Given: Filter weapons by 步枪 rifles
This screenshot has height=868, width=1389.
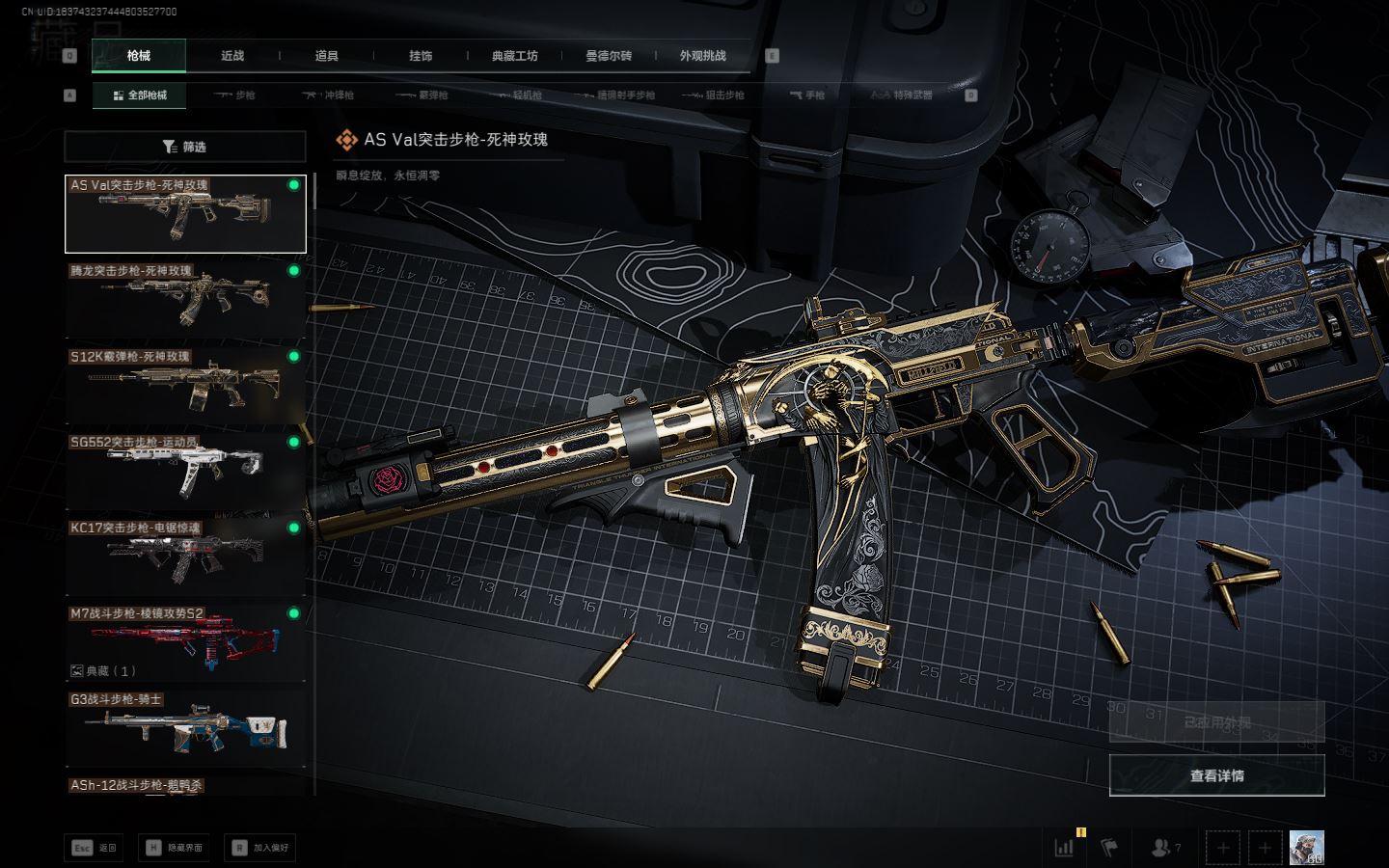Looking at the screenshot, I should pos(234,95).
